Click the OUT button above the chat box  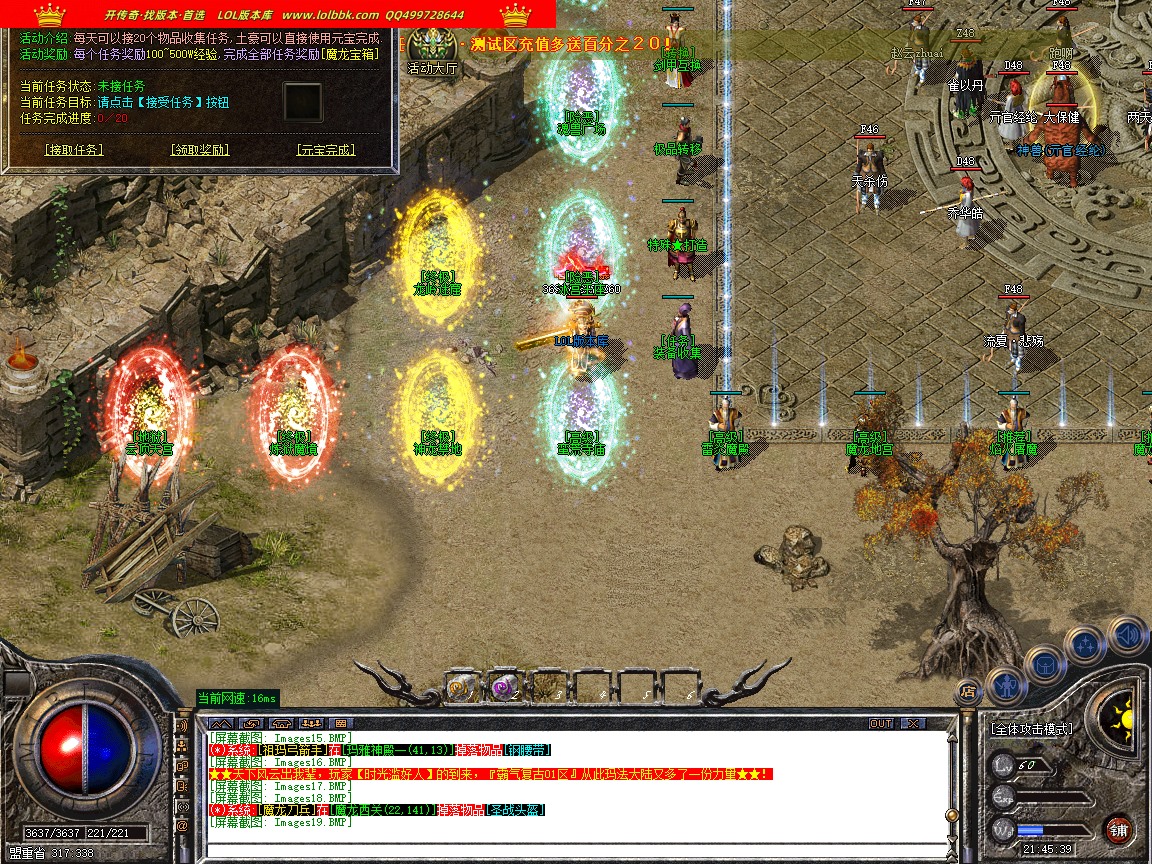coord(880,723)
